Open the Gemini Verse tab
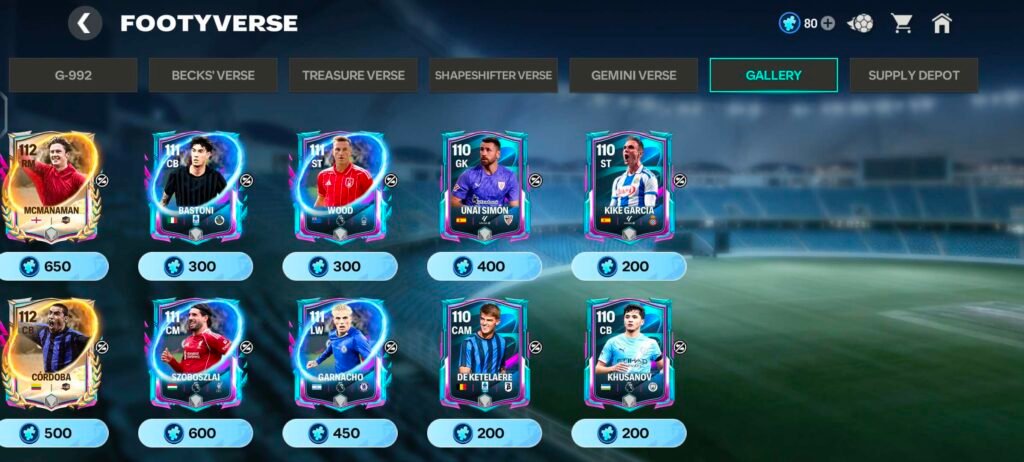Viewport: 1024px width, 462px height. pyautogui.click(x=633, y=75)
